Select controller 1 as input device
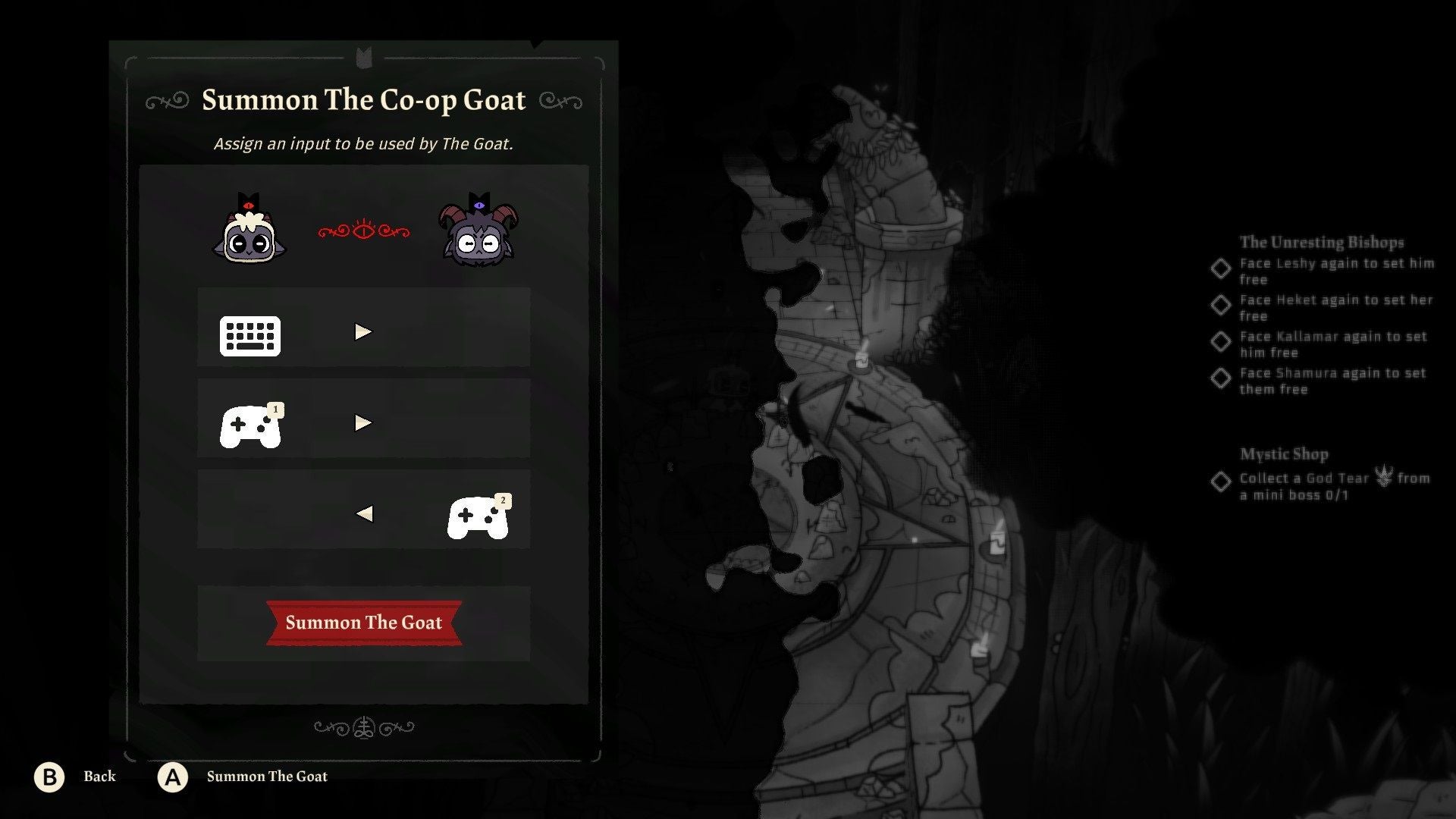Viewport: 1456px width, 819px height. (250, 425)
